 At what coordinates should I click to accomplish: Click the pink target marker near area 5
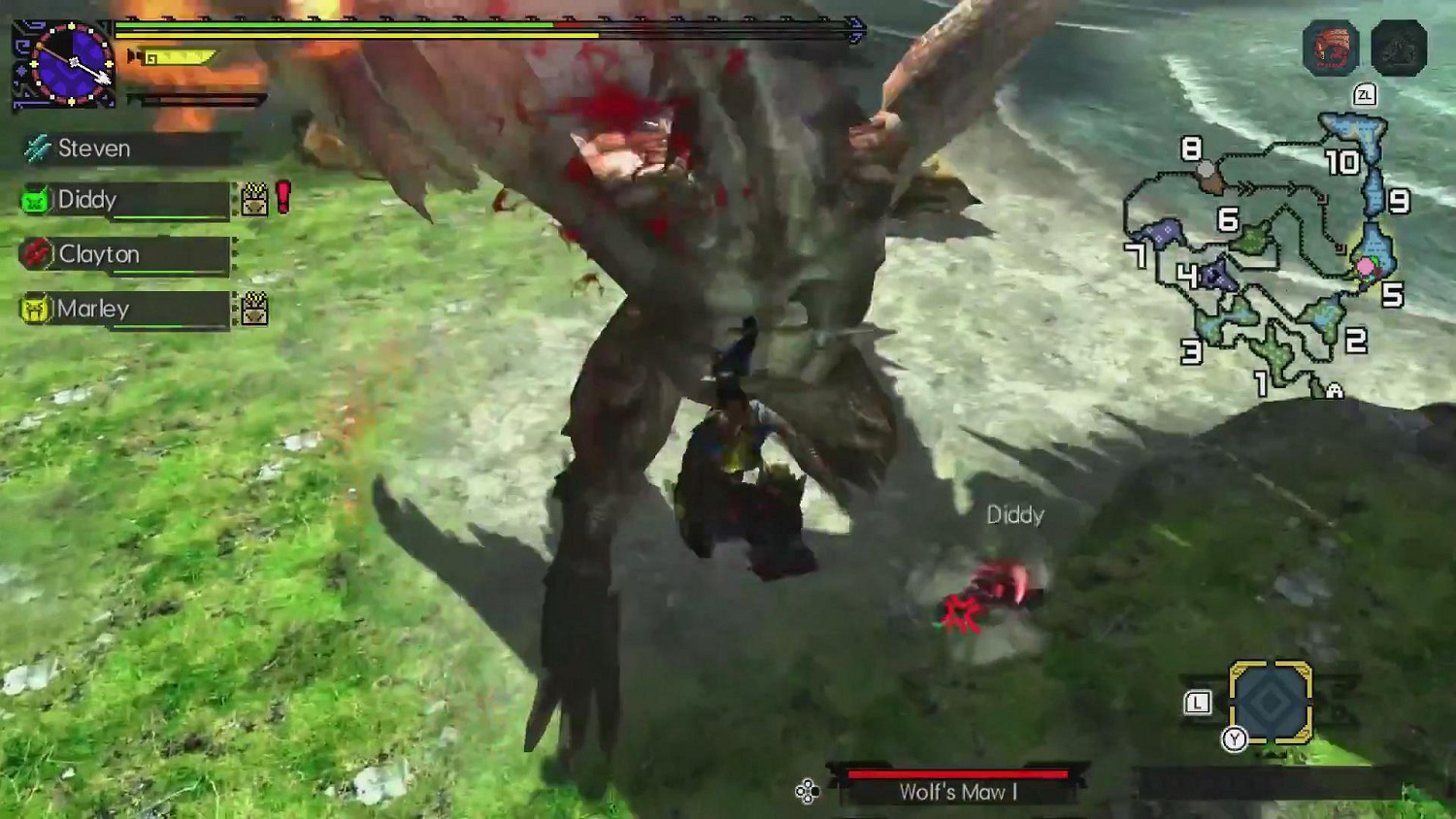click(x=1364, y=264)
